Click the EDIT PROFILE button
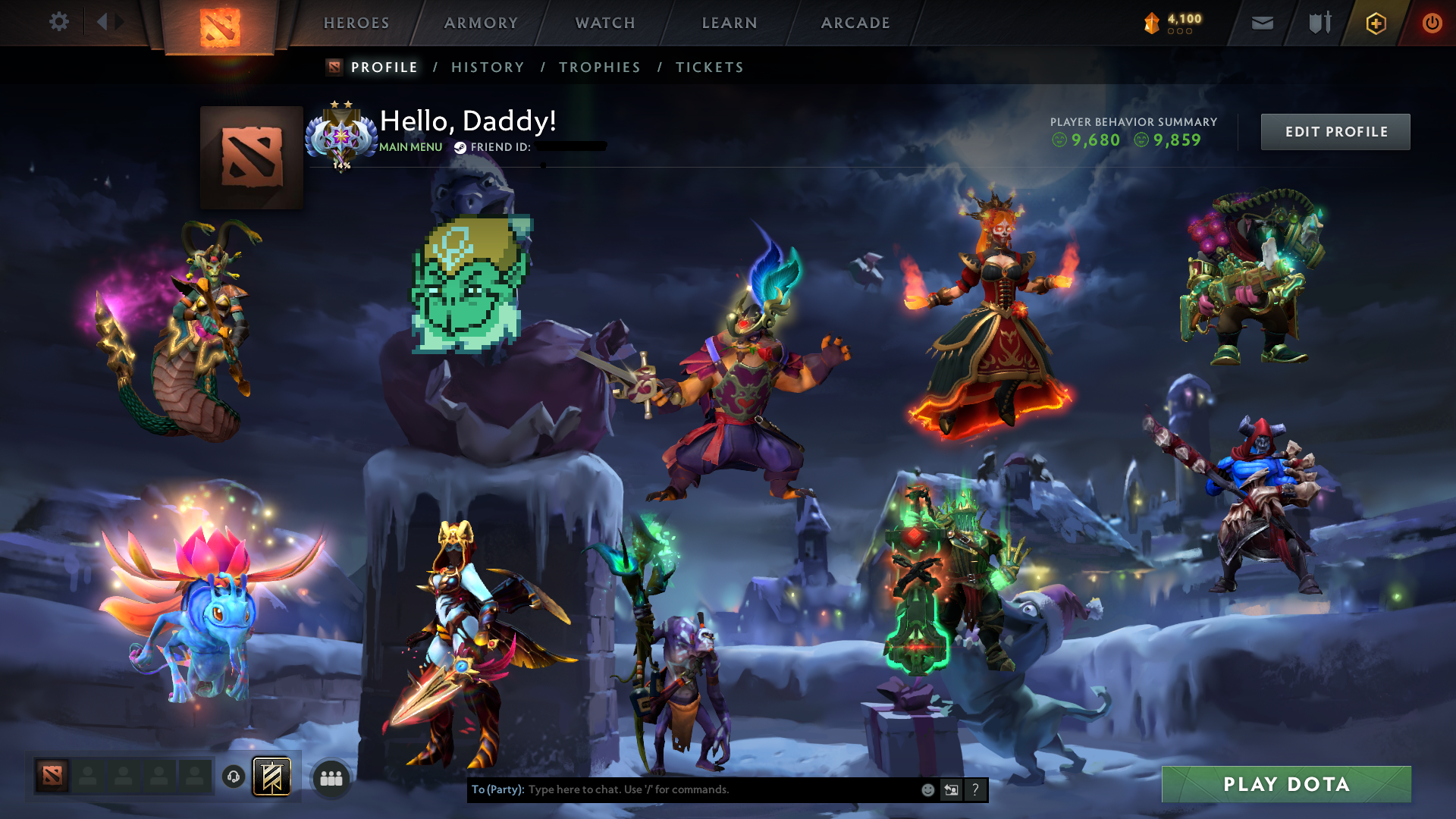This screenshot has height=819, width=1456. [x=1335, y=131]
